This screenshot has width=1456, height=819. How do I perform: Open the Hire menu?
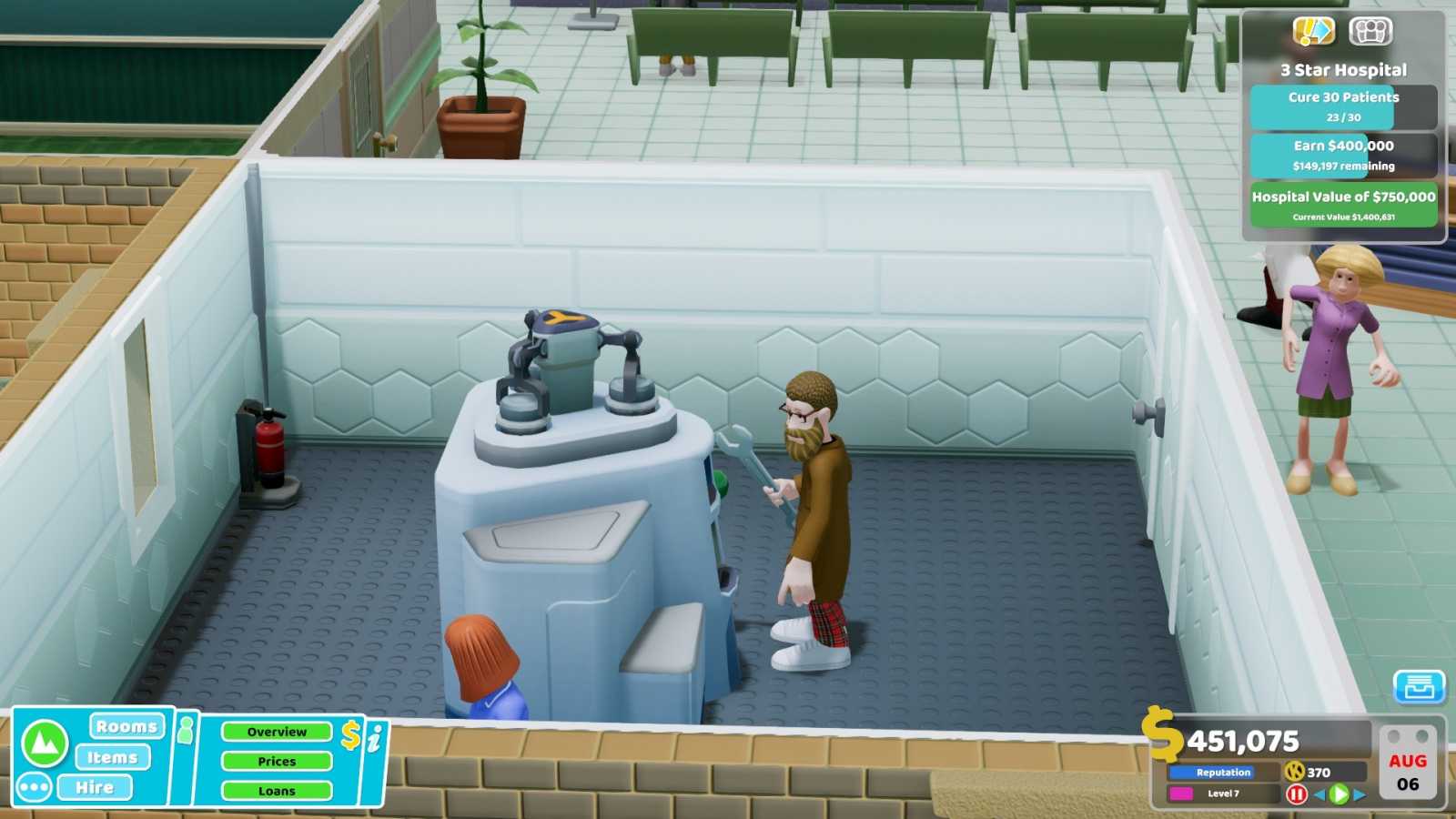point(96,787)
